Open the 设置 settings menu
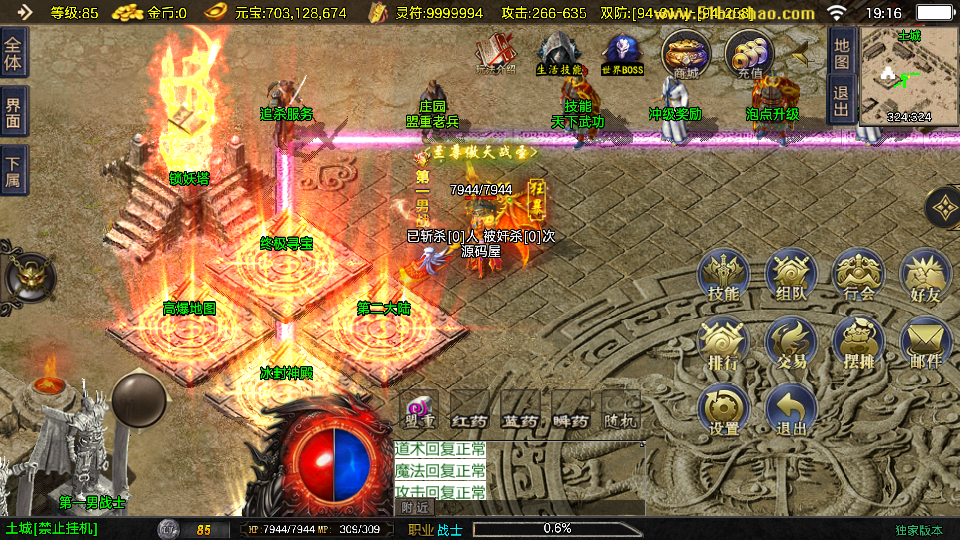Screen dimensions: 960x540 723,409
